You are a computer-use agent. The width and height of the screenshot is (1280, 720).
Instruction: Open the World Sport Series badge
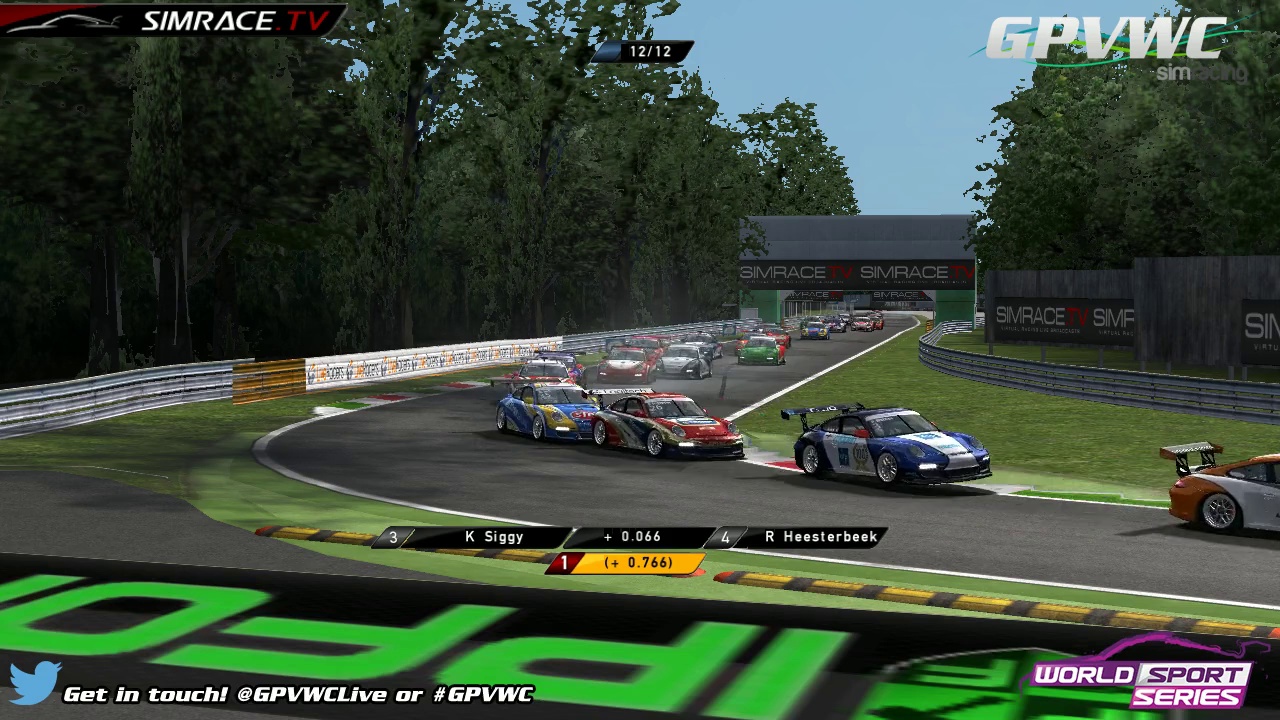[x=1140, y=683]
